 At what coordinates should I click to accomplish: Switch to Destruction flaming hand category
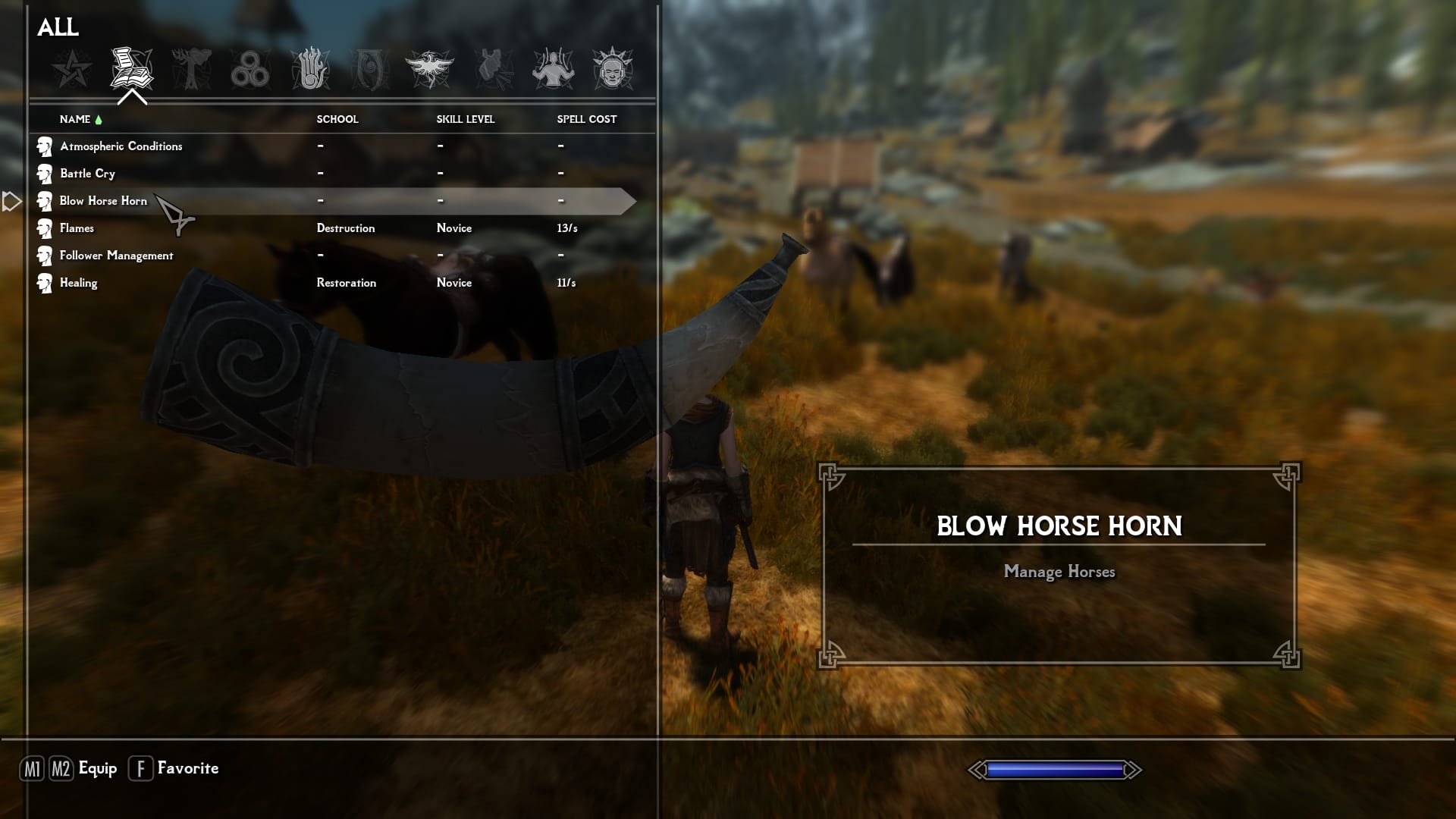pyautogui.click(x=310, y=69)
